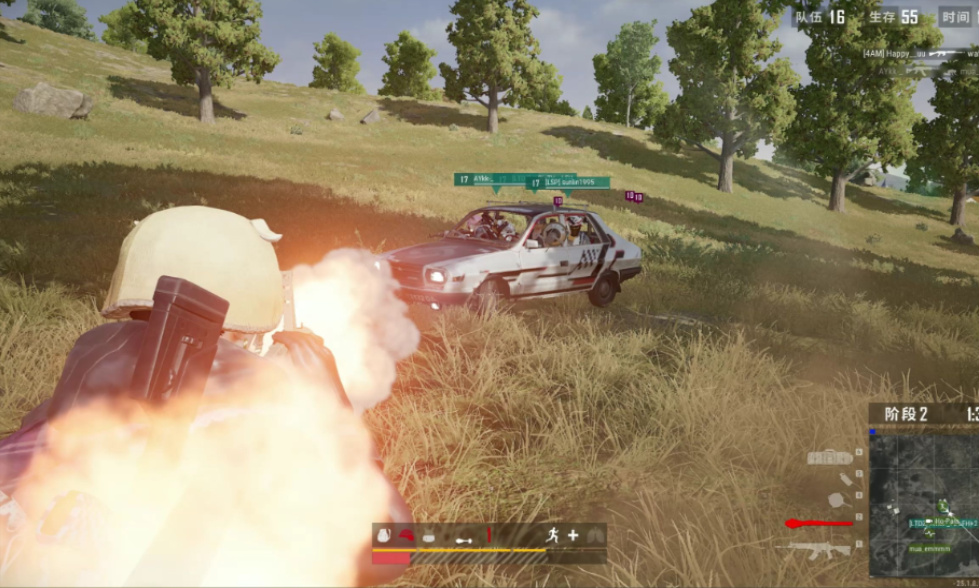Click the armor vest status icon
The image size is (979, 588).
[x=428, y=535]
